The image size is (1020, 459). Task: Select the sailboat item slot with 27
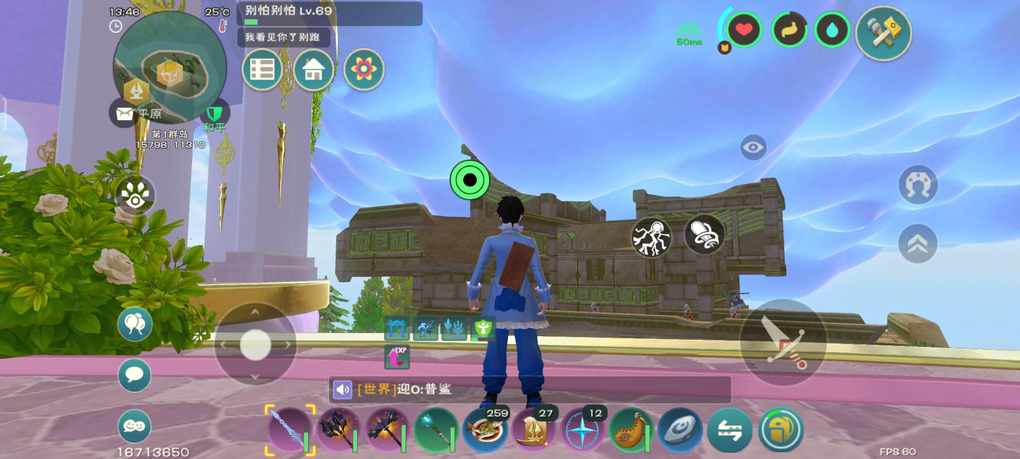pyautogui.click(x=534, y=430)
